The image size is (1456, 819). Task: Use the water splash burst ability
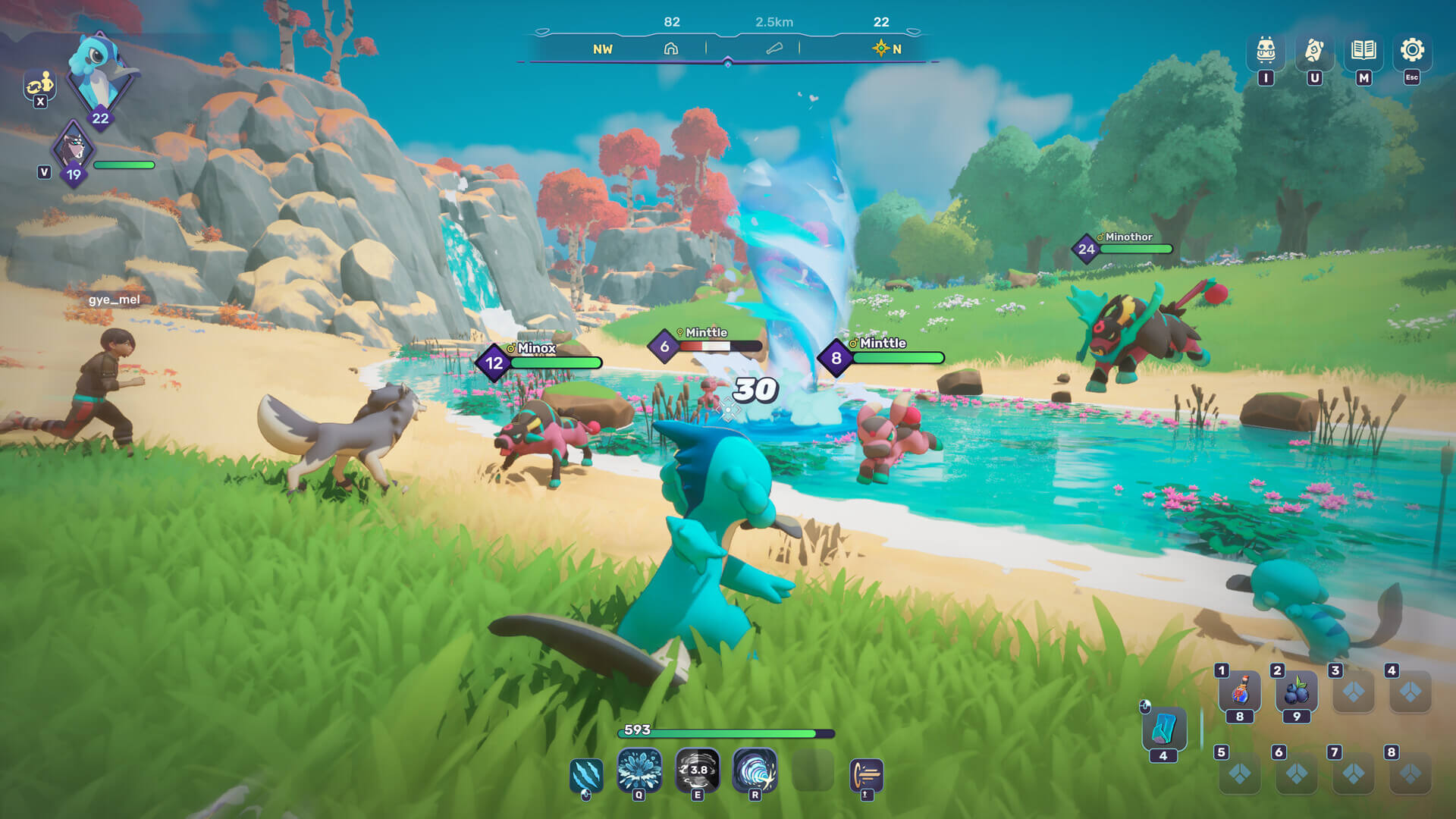[639, 770]
